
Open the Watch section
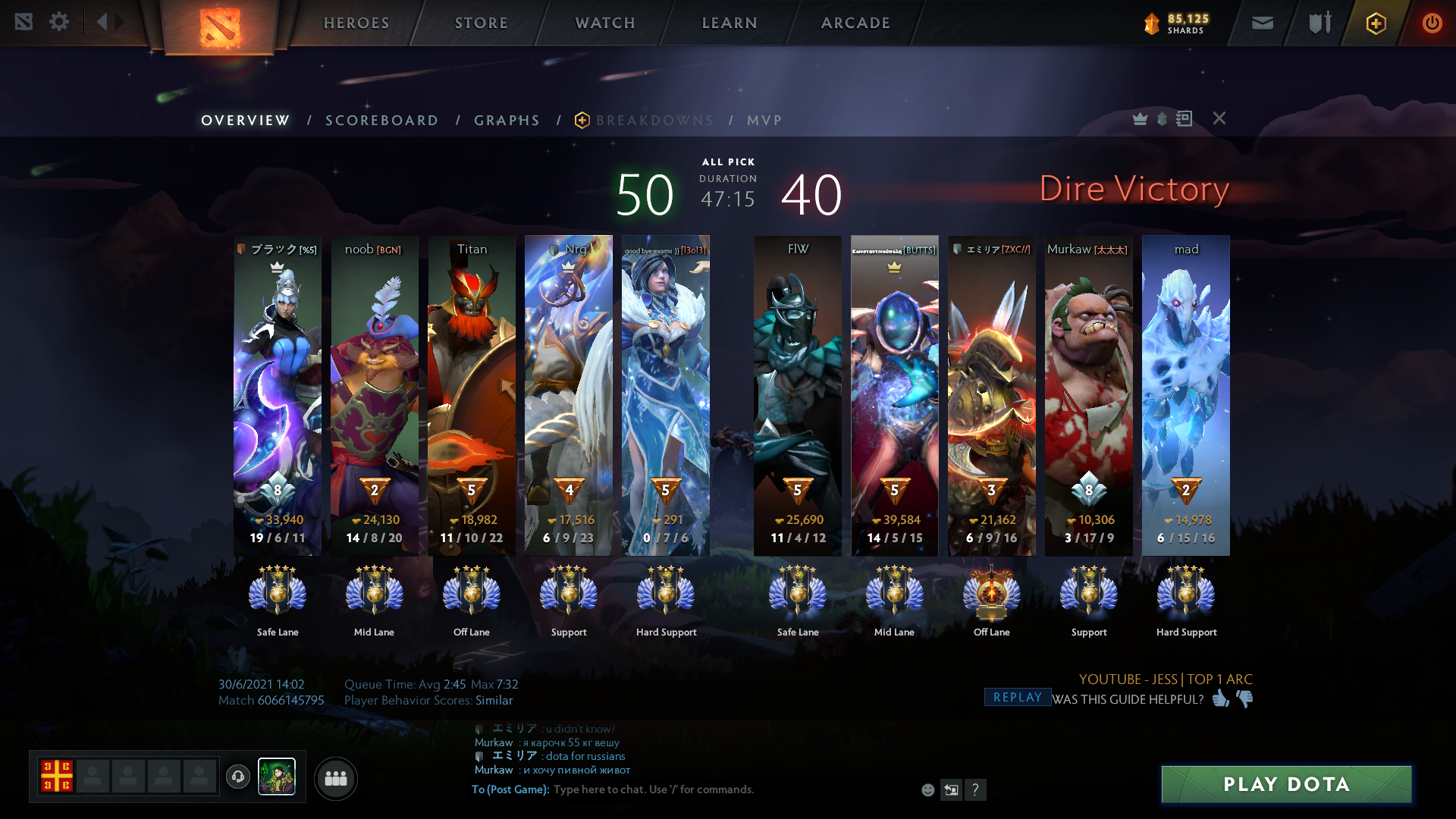click(605, 23)
